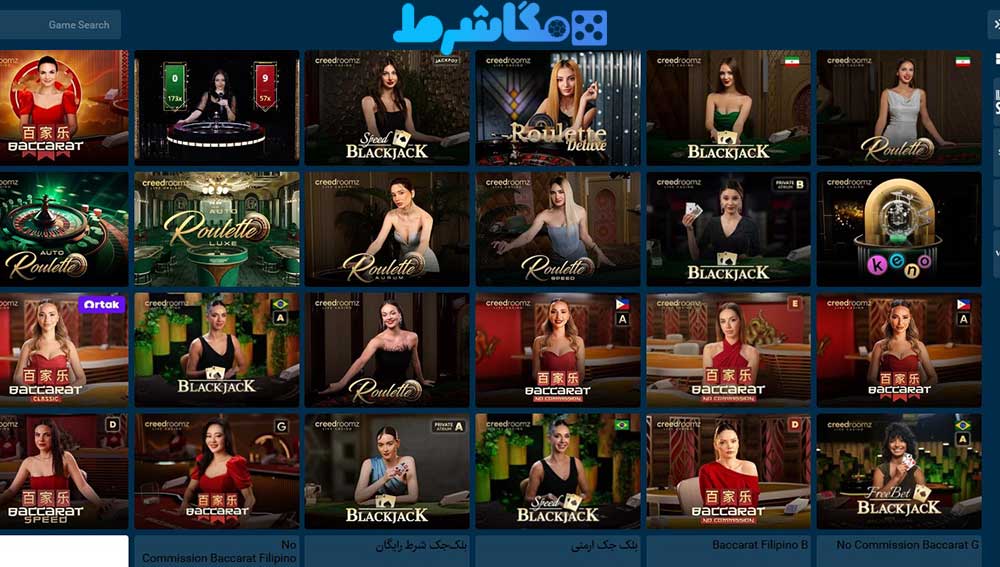Open the roulette tile showing 0 and 9
This screenshot has width=1000, height=567.
(x=217, y=107)
